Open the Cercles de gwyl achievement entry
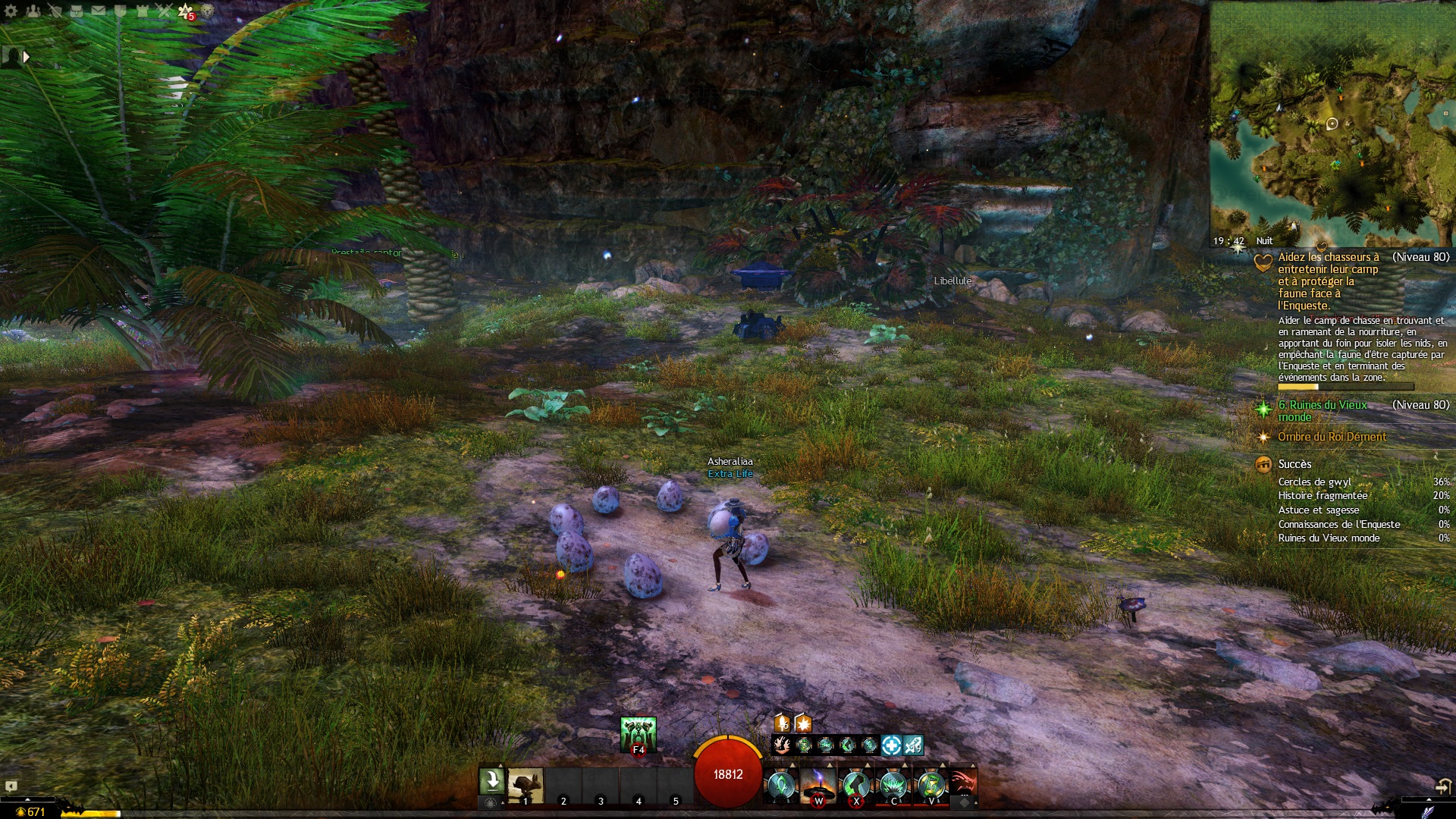 point(1315,482)
